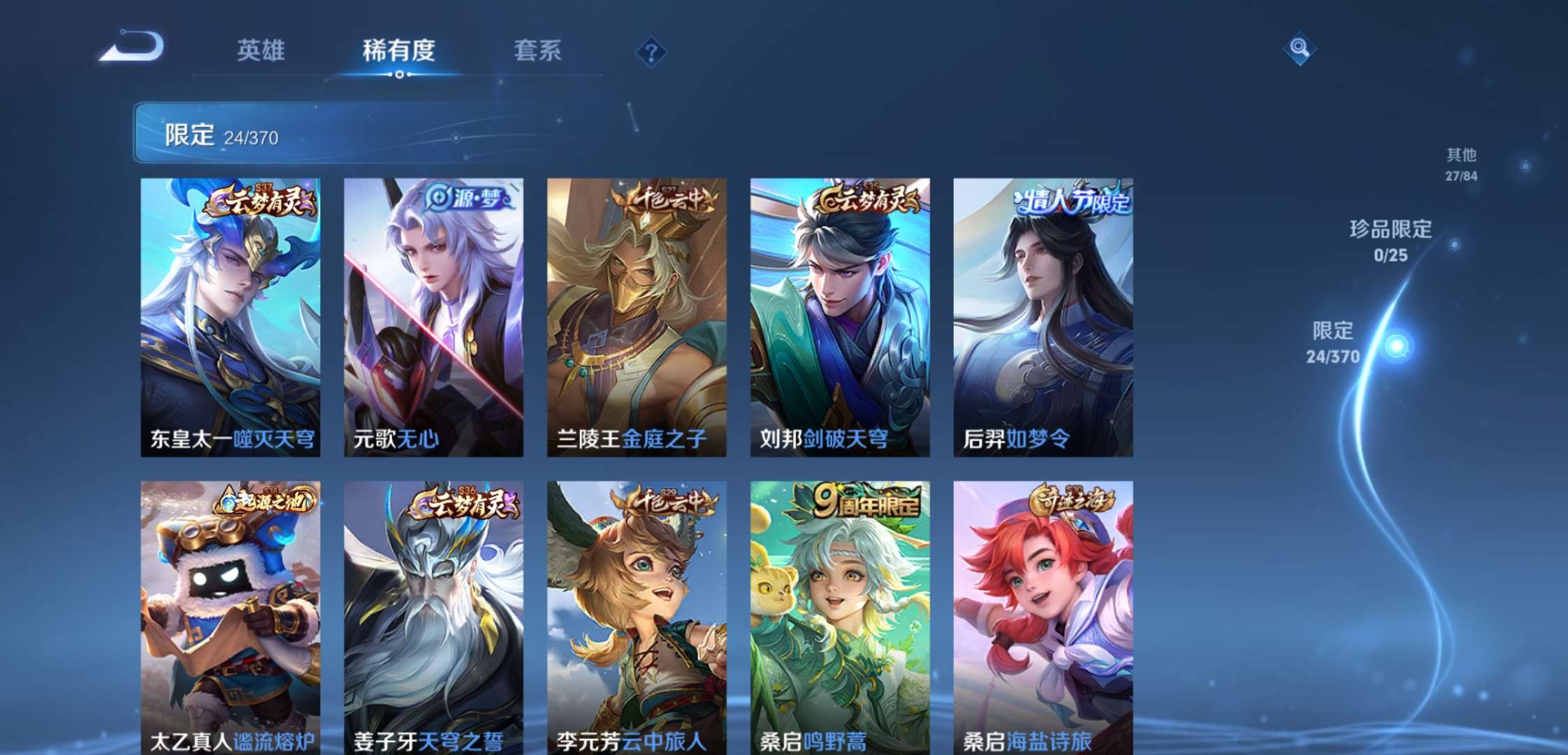
Task: Switch to the 套系 tab
Action: (x=538, y=50)
